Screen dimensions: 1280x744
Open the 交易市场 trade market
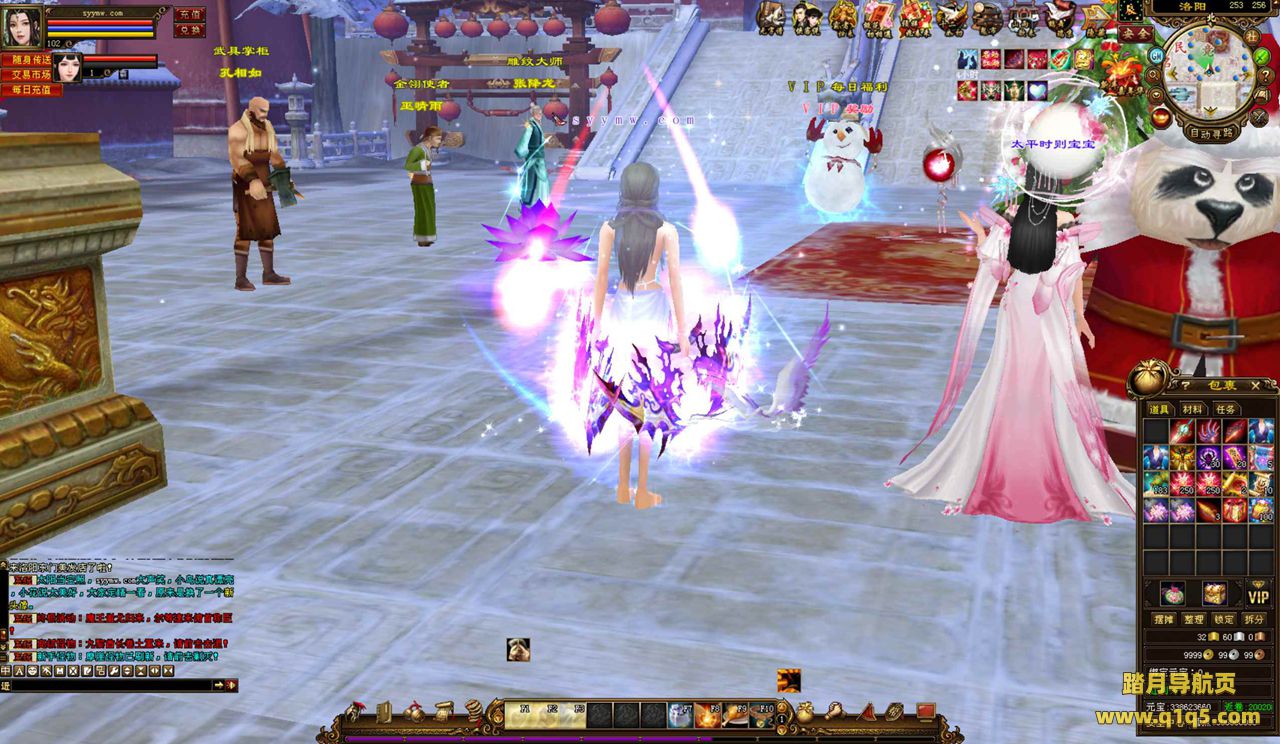tap(31, 75)
